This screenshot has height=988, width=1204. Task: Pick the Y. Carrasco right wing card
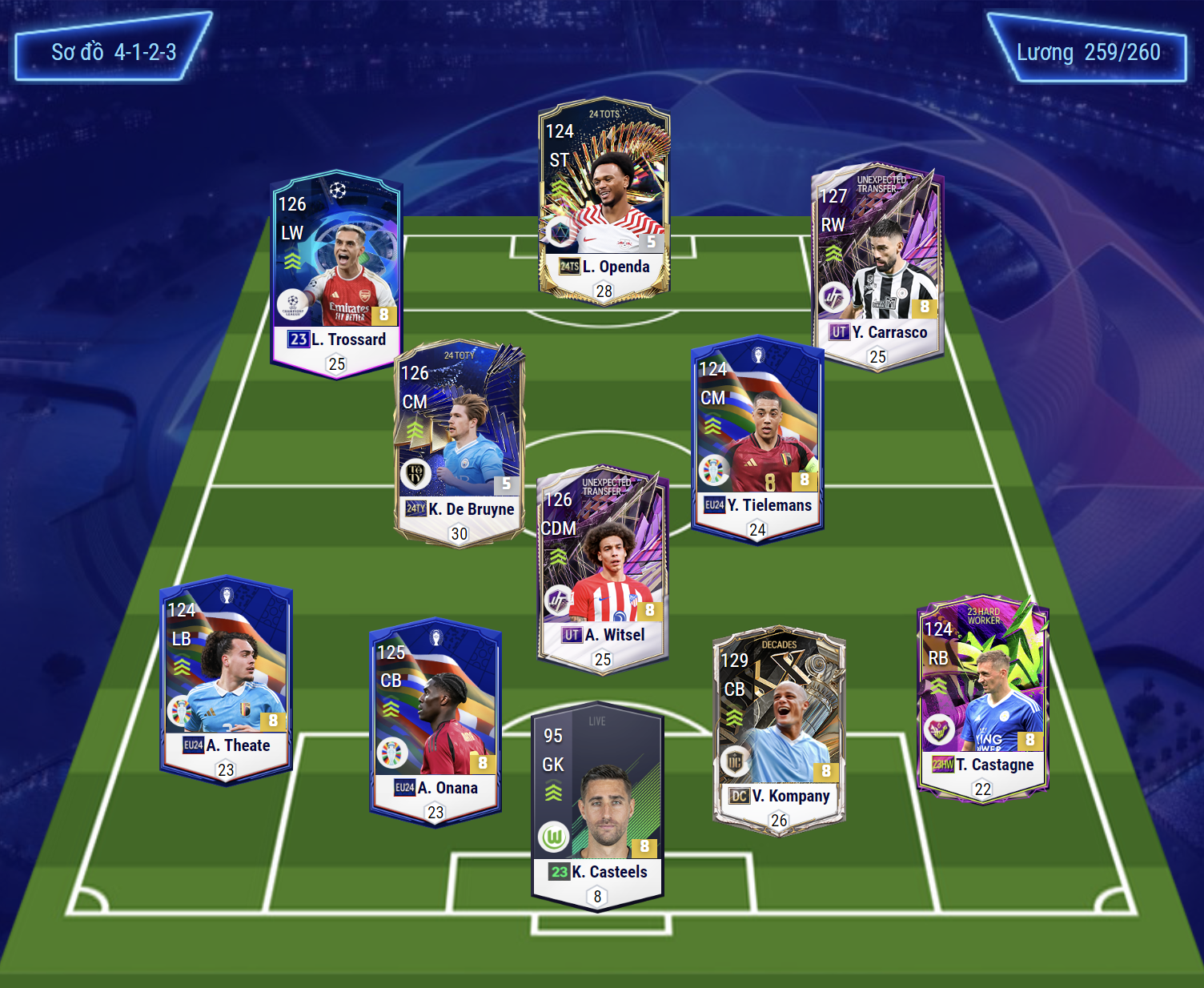[877, 266]
